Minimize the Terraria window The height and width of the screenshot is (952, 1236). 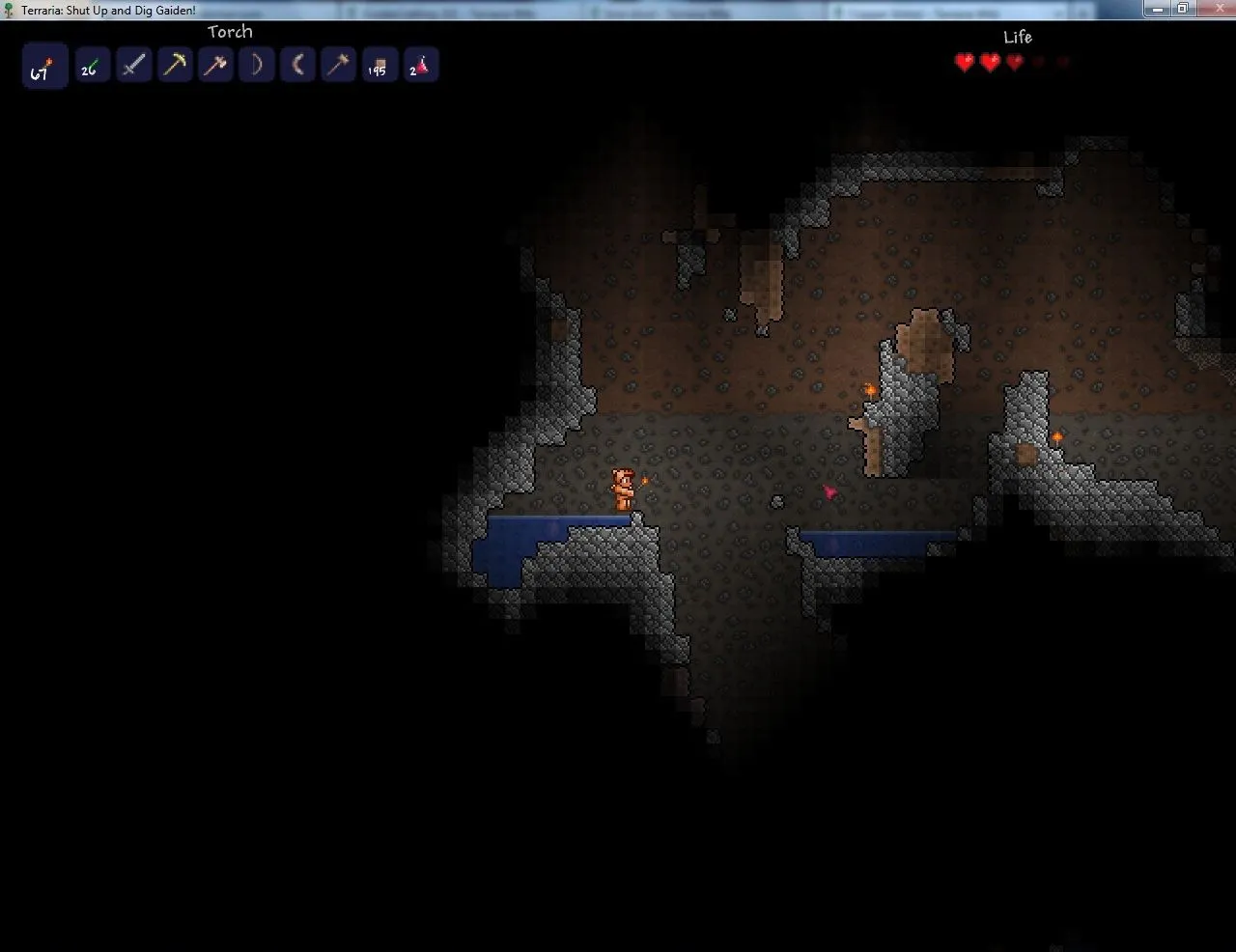[1158, 9]
